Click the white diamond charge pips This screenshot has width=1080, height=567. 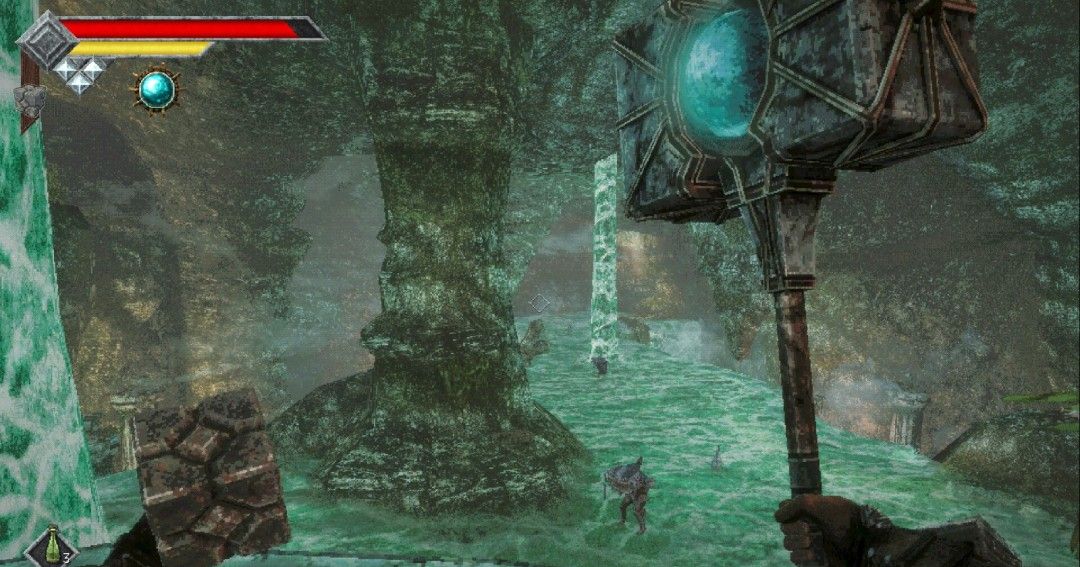click(x=79, y=74)
